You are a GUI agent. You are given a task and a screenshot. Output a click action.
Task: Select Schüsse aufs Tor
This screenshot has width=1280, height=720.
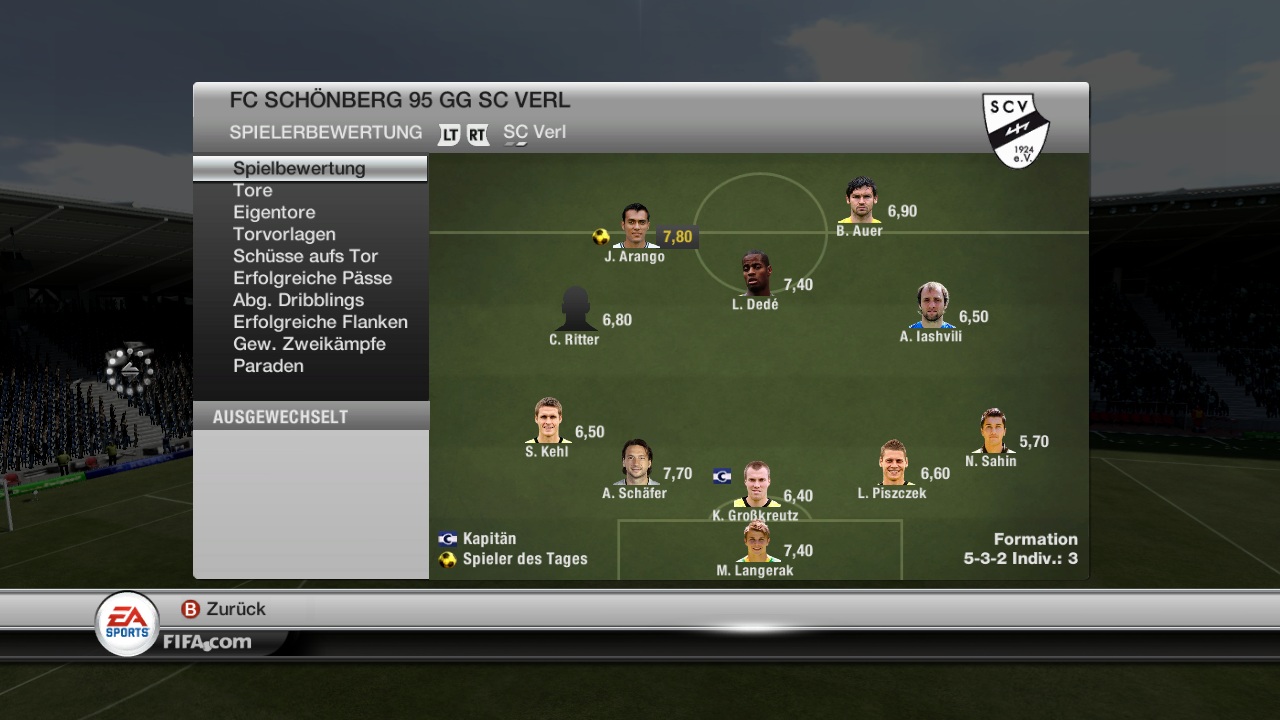pos(305,256)
